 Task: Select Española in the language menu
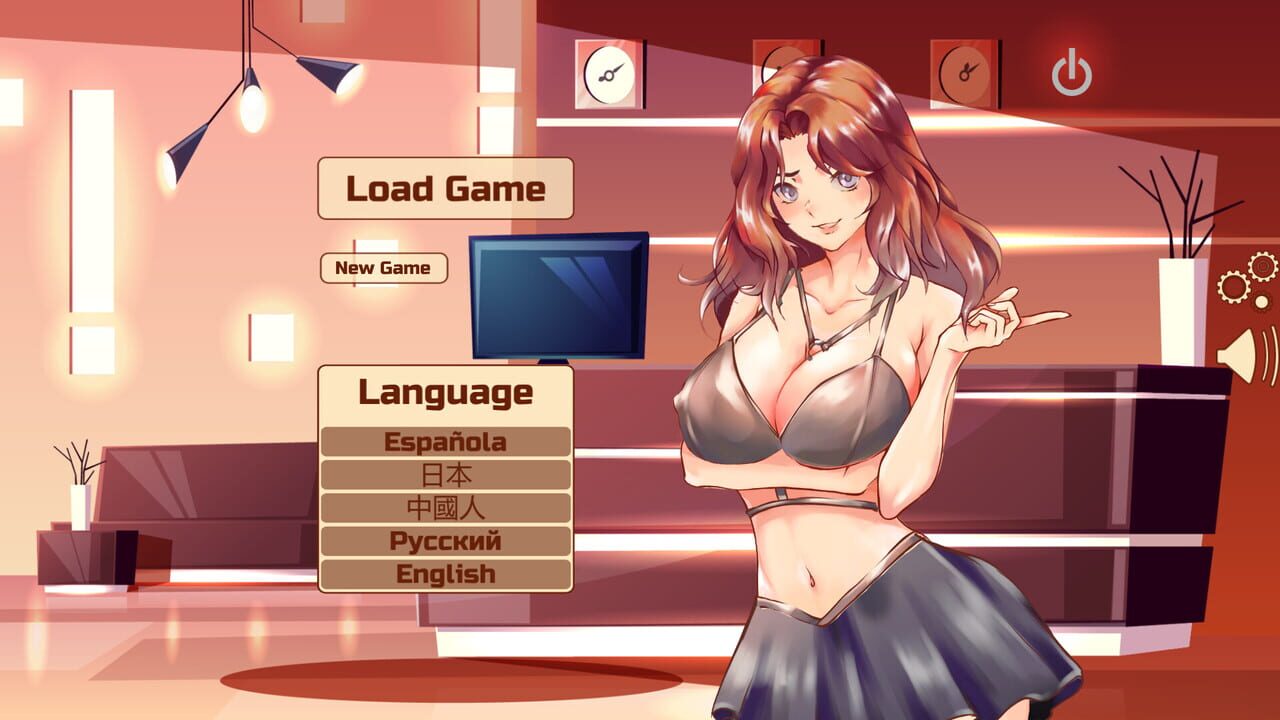click(x=445, y=441)
